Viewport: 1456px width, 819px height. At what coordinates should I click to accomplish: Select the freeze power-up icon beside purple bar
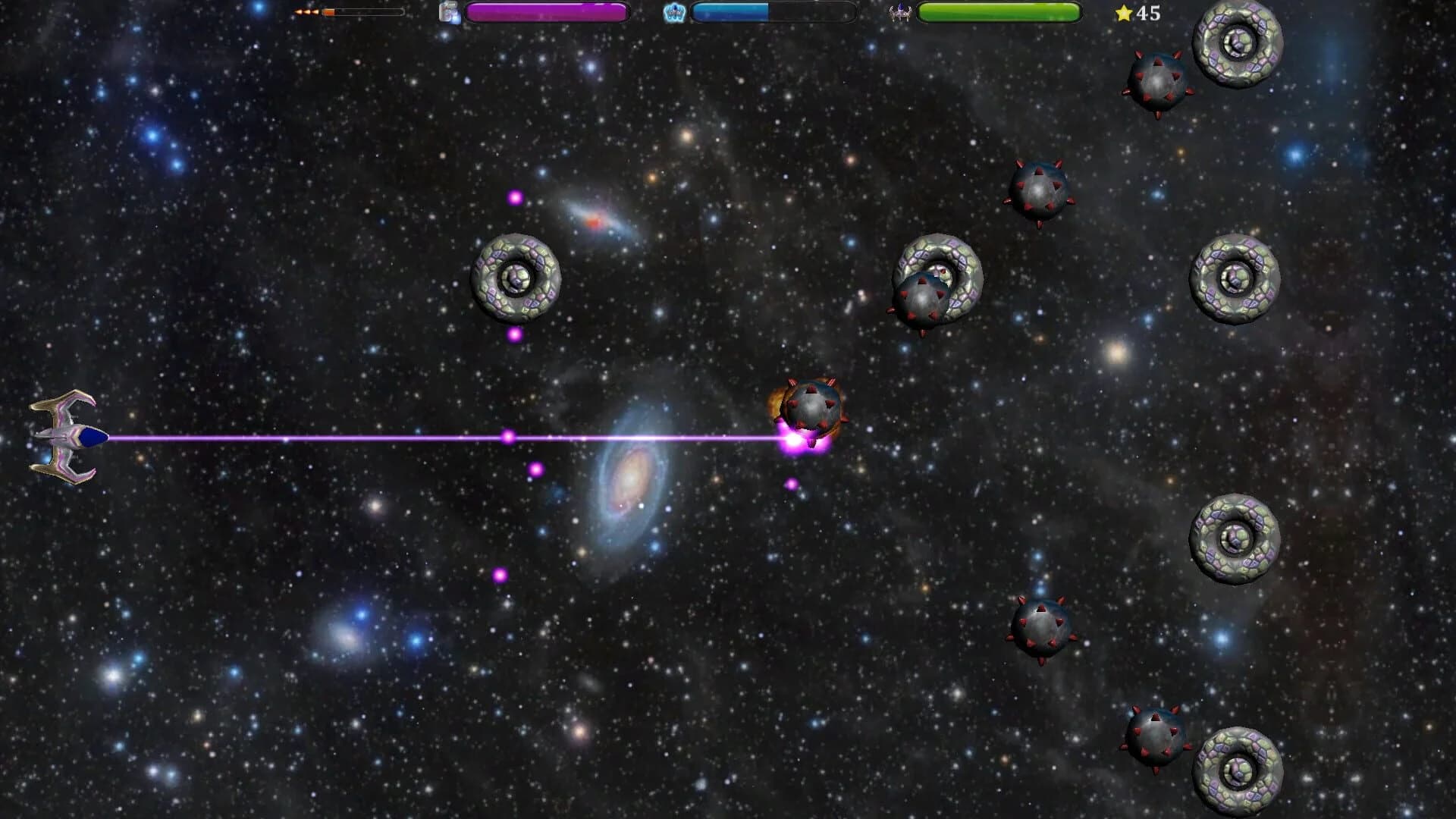(x=449, y=12)
